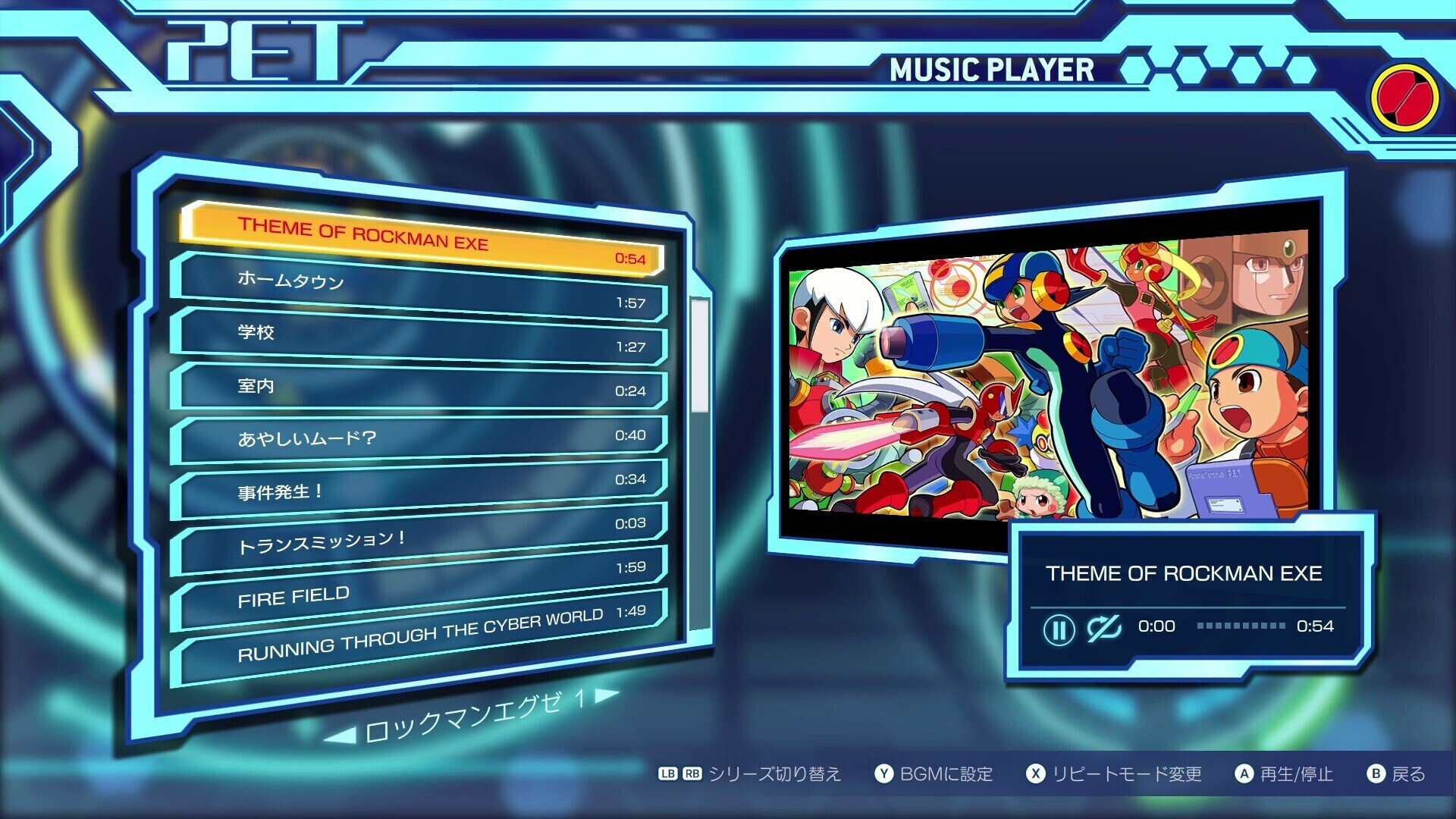Play the ホームタウン track

(x=421, y=289)
